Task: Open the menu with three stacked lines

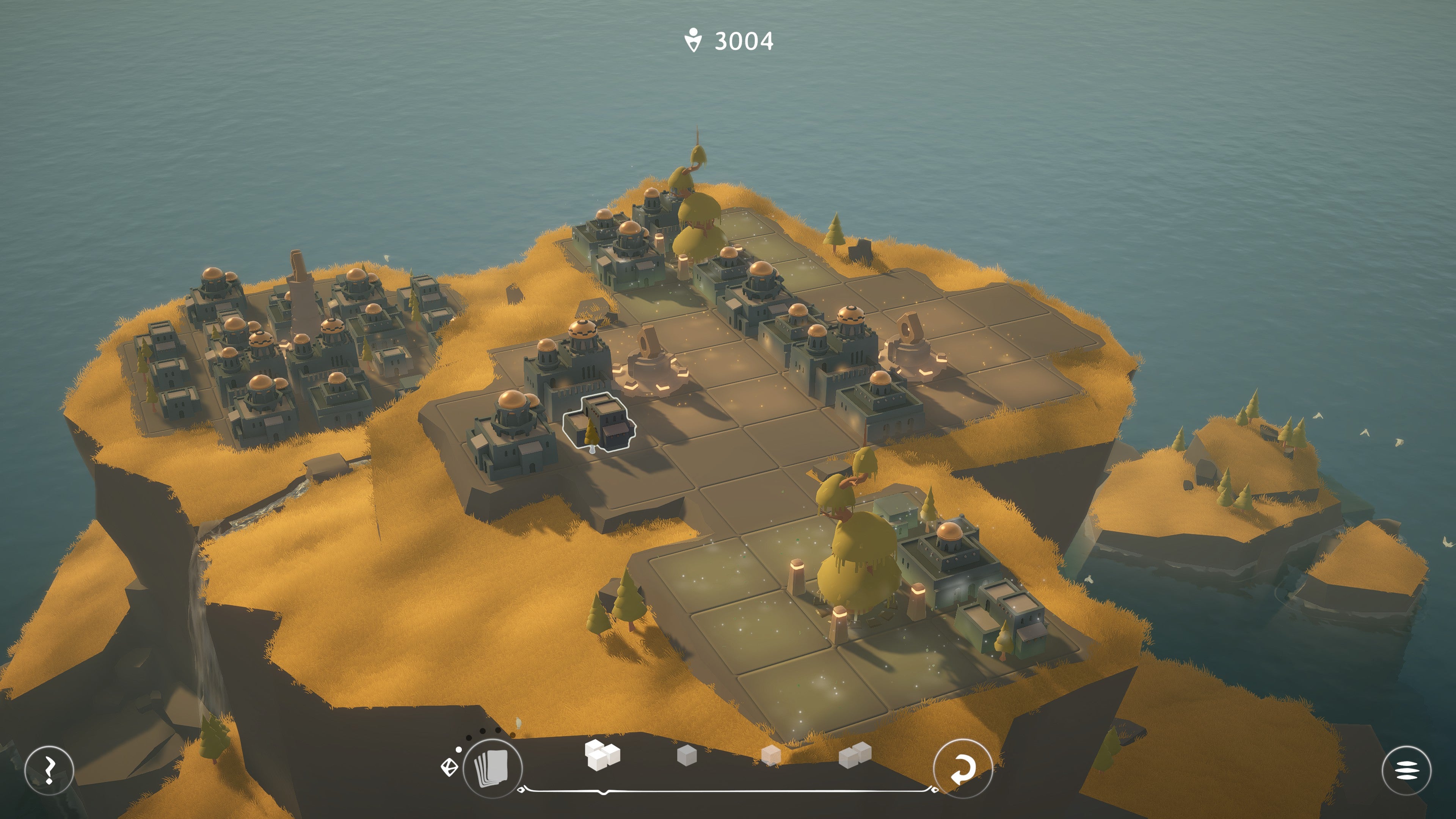Action: pyautogui.click(x=1406, y=770)
